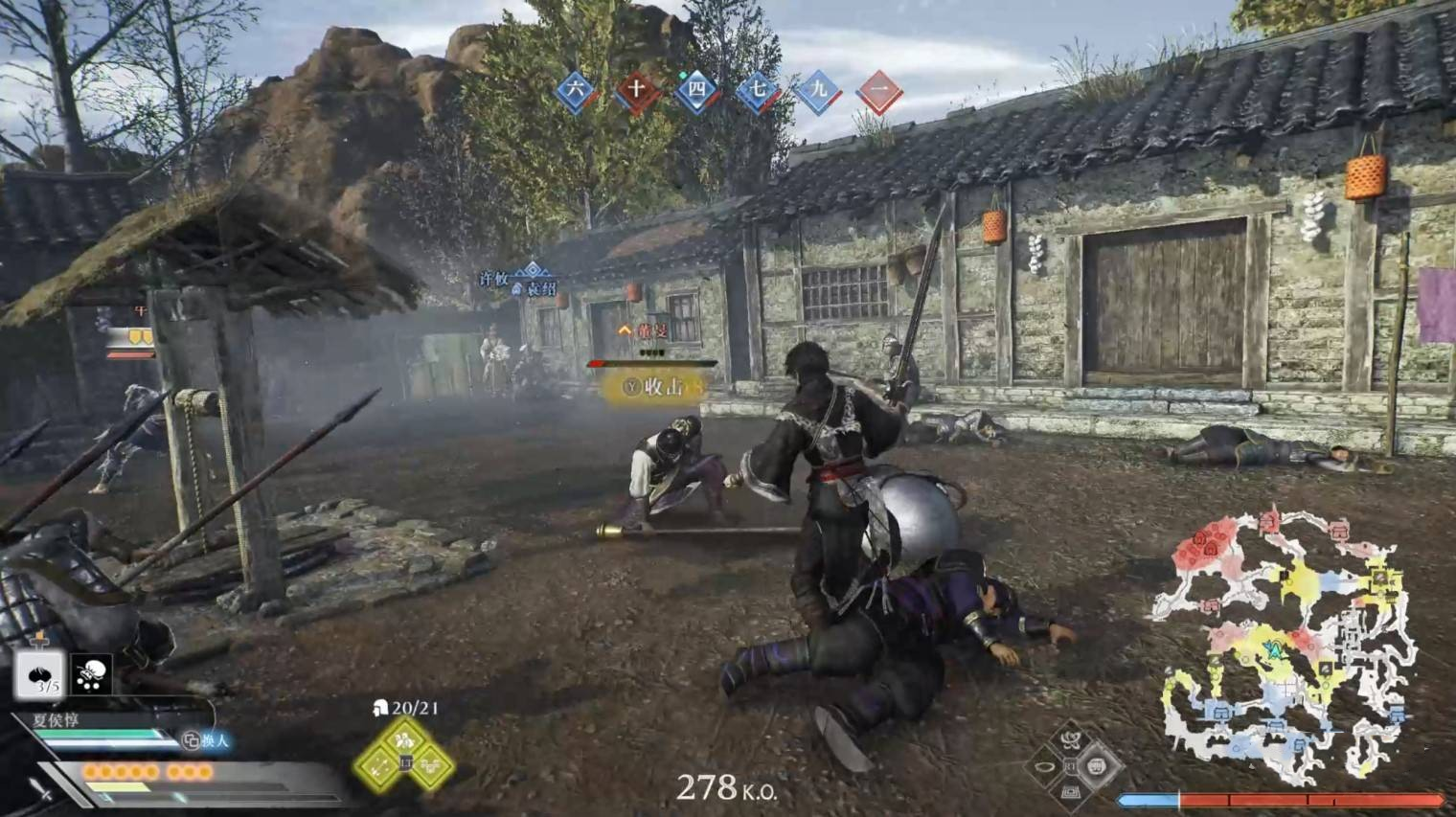Viewport: 1456px width, 817px height.
Task: Choose the top grey tactic diamond icon
Action: pos(1071,739)
